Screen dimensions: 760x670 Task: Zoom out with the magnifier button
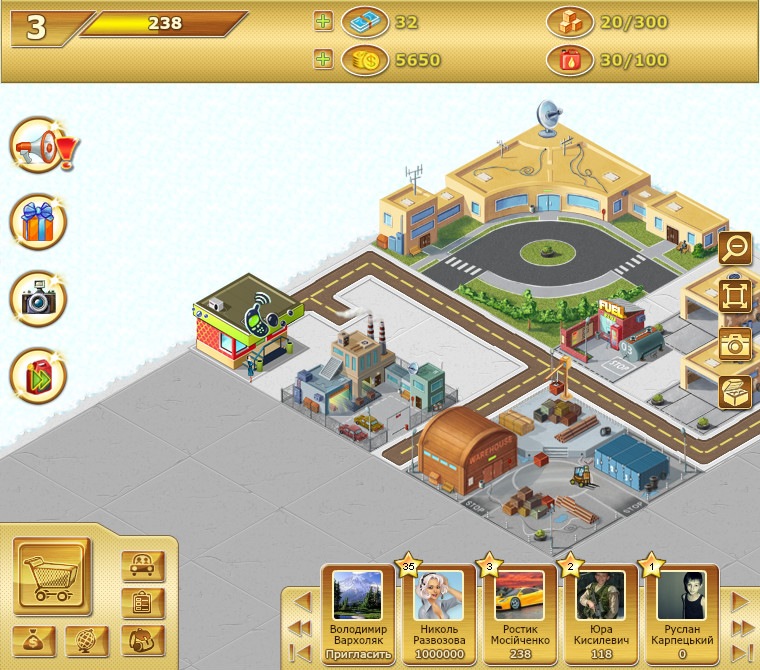coord(736,247)
